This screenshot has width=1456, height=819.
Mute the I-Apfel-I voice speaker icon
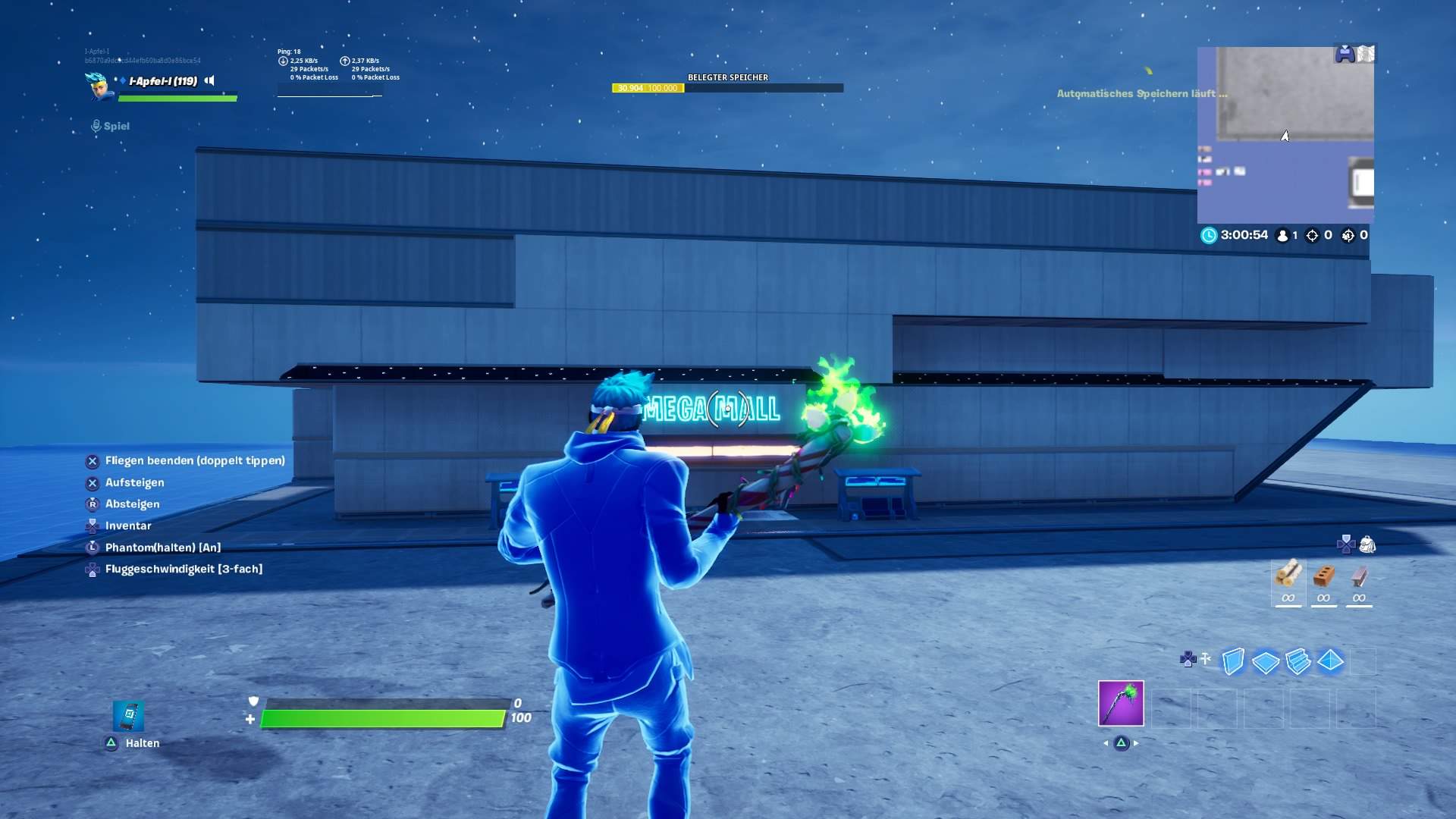(x=210, y=80)
